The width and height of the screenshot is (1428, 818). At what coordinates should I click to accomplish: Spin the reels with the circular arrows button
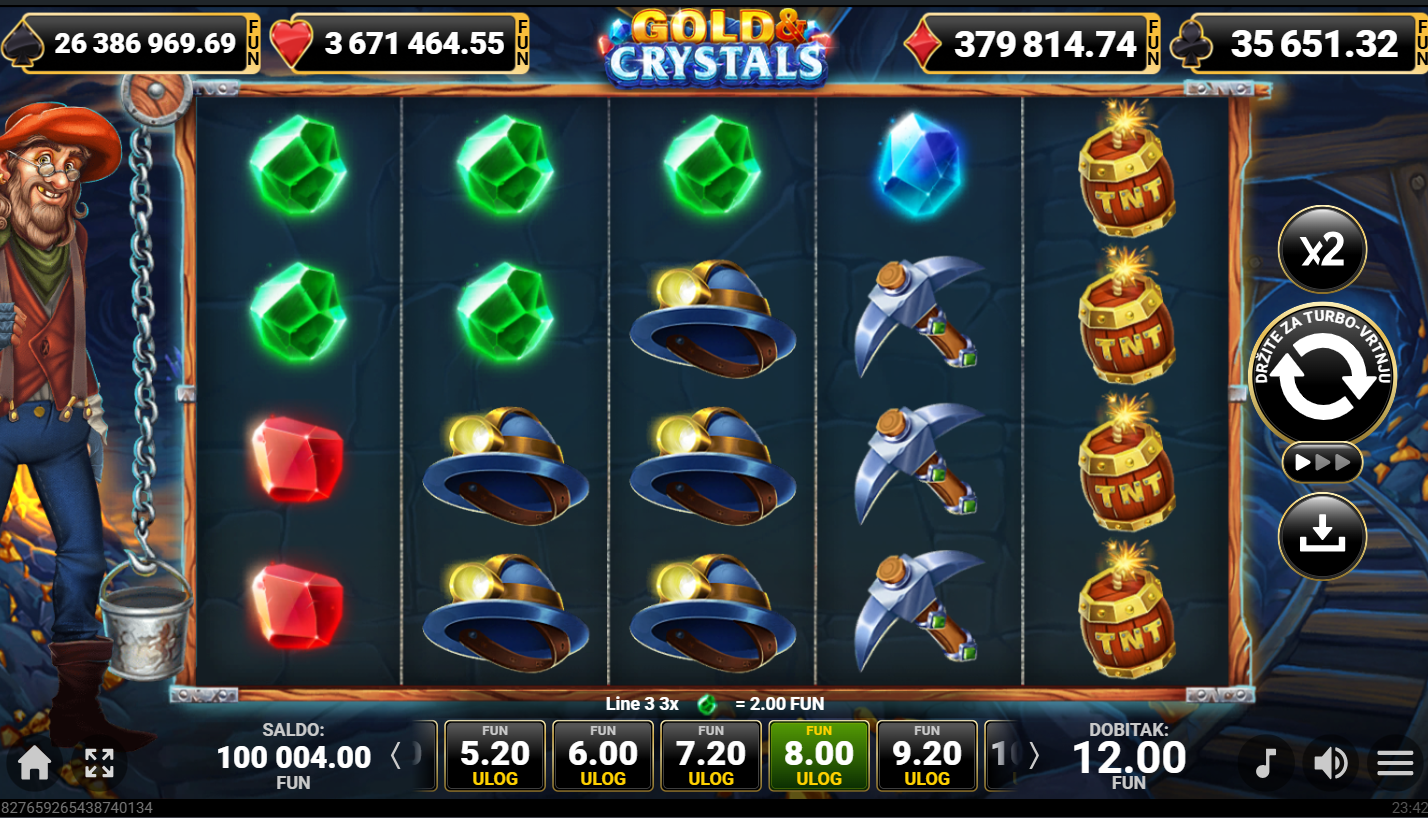(1322, 377)
